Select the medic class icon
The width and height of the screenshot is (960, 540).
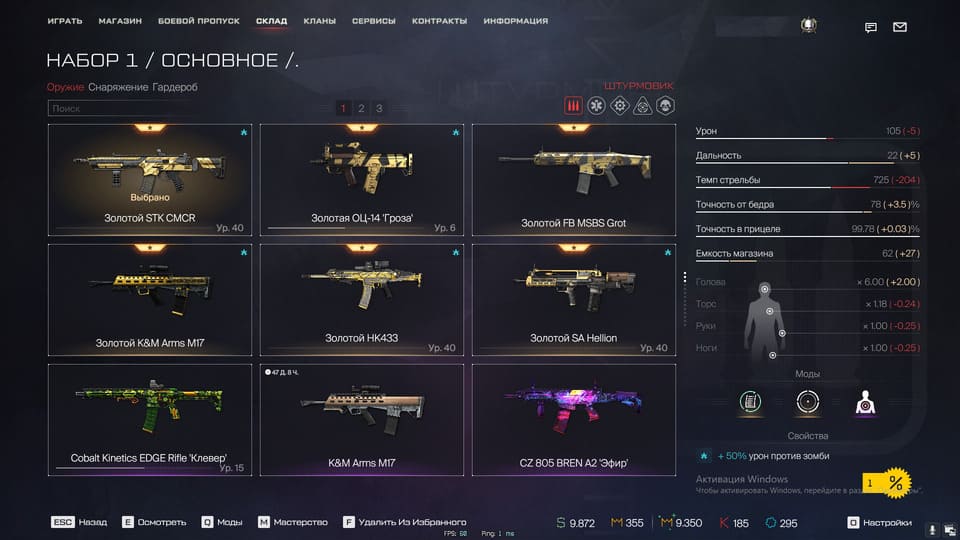click(596, 106)
